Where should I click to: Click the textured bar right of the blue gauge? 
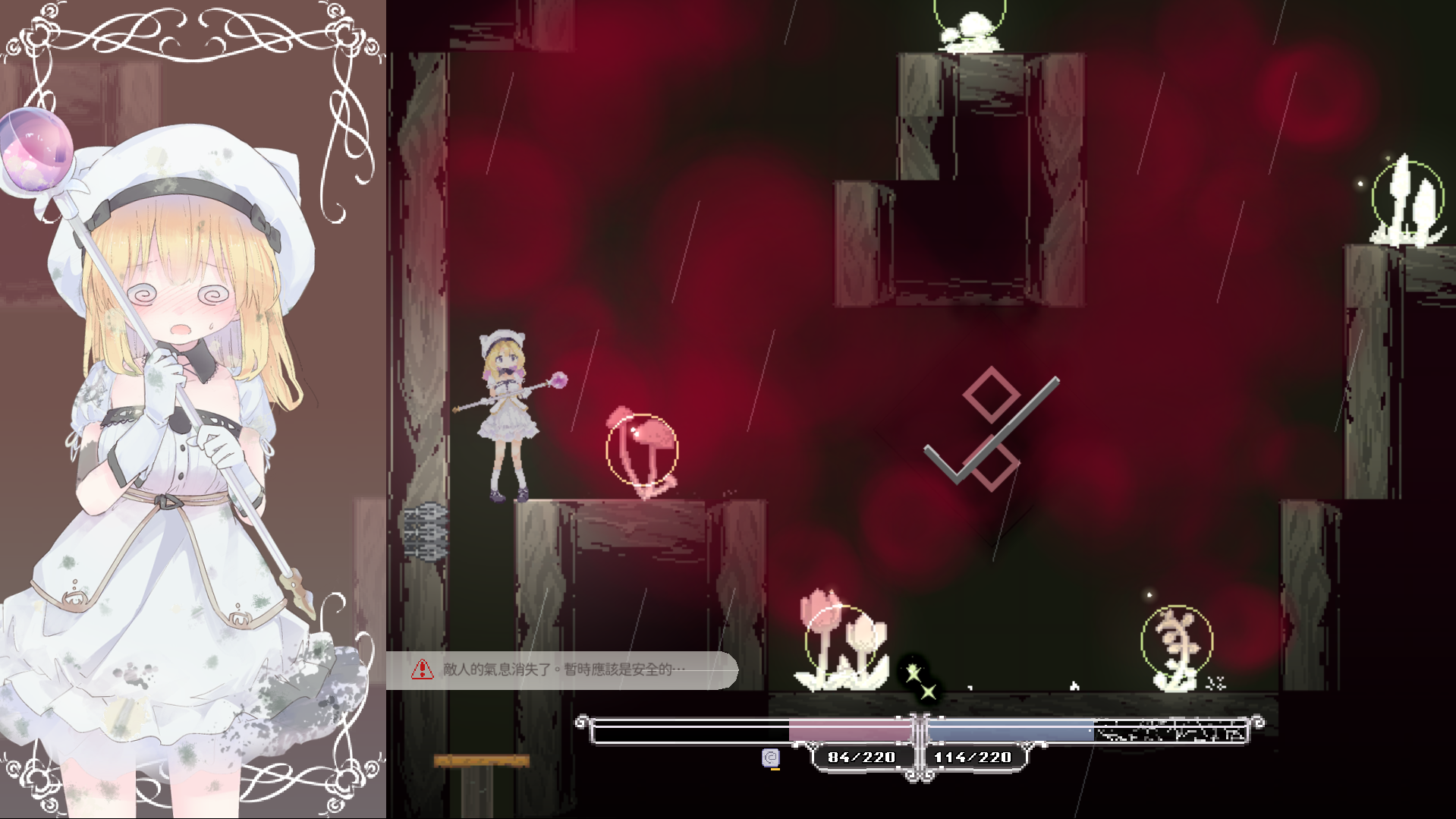tap(1172, 729)
